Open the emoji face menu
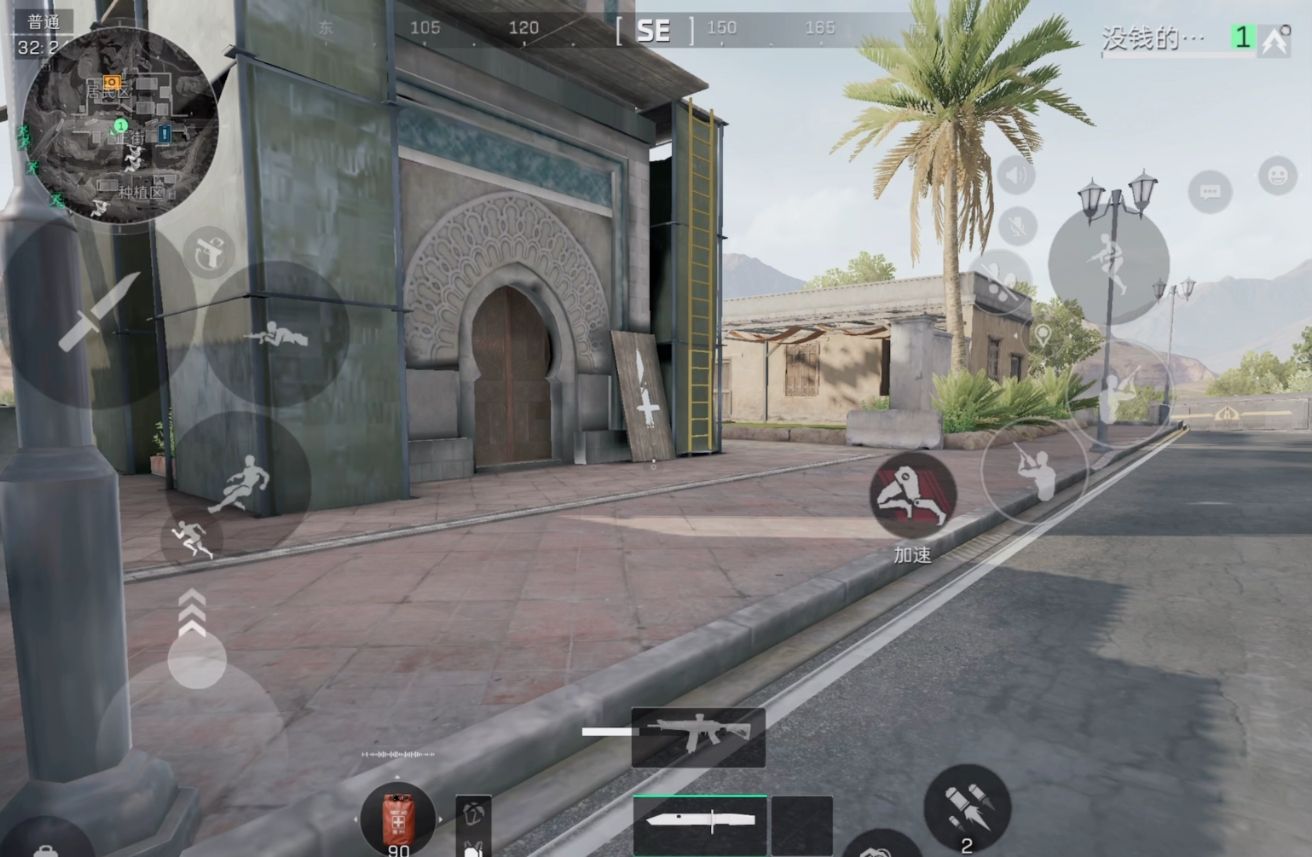The image size is (1312, 857). (1277, 176)
